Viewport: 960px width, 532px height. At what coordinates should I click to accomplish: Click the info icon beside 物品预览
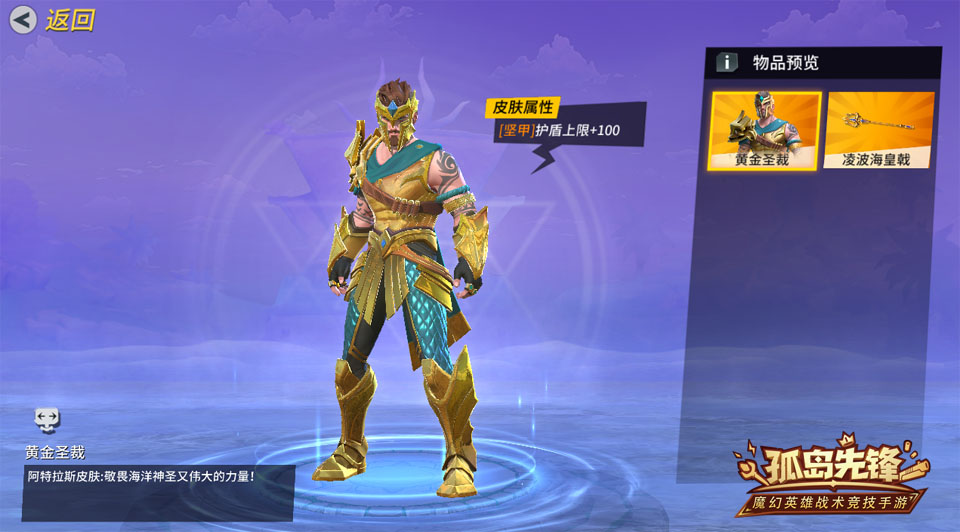click(727, 63)
